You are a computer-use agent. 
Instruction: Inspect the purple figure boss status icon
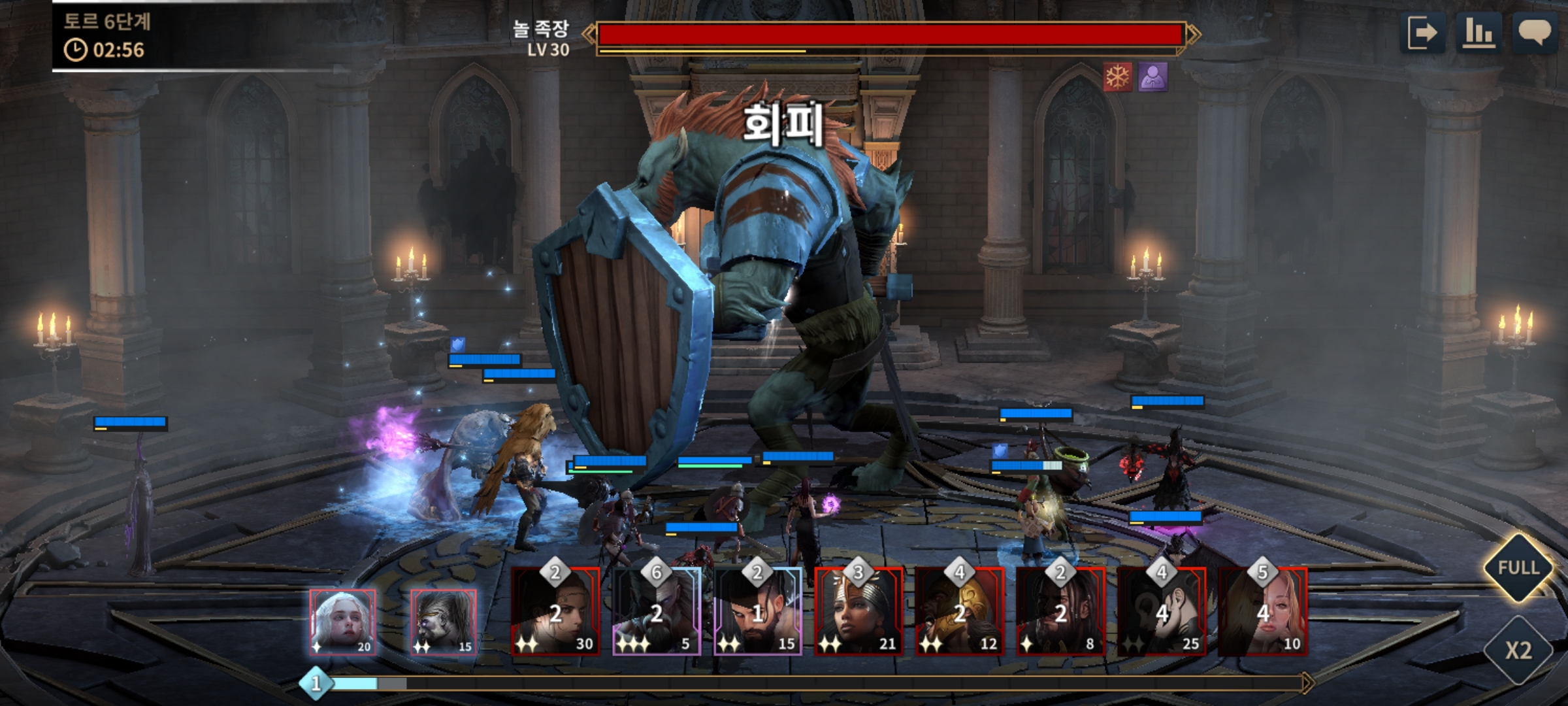[x=1152, y=77]
